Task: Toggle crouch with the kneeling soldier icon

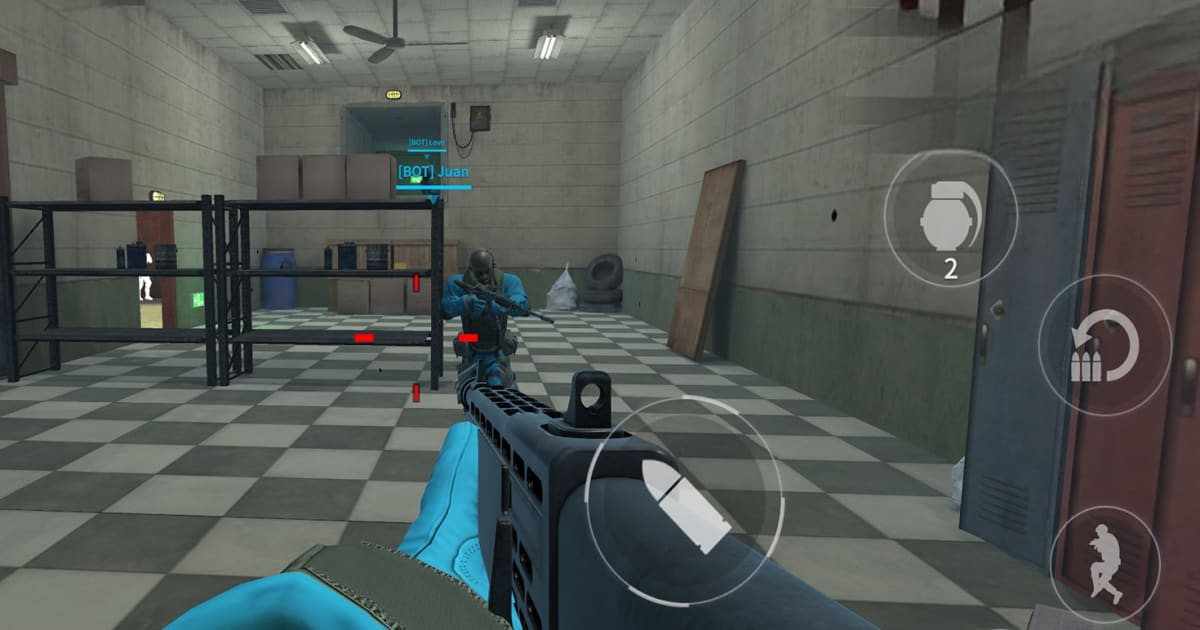Action: click(x=1105, y=563)
